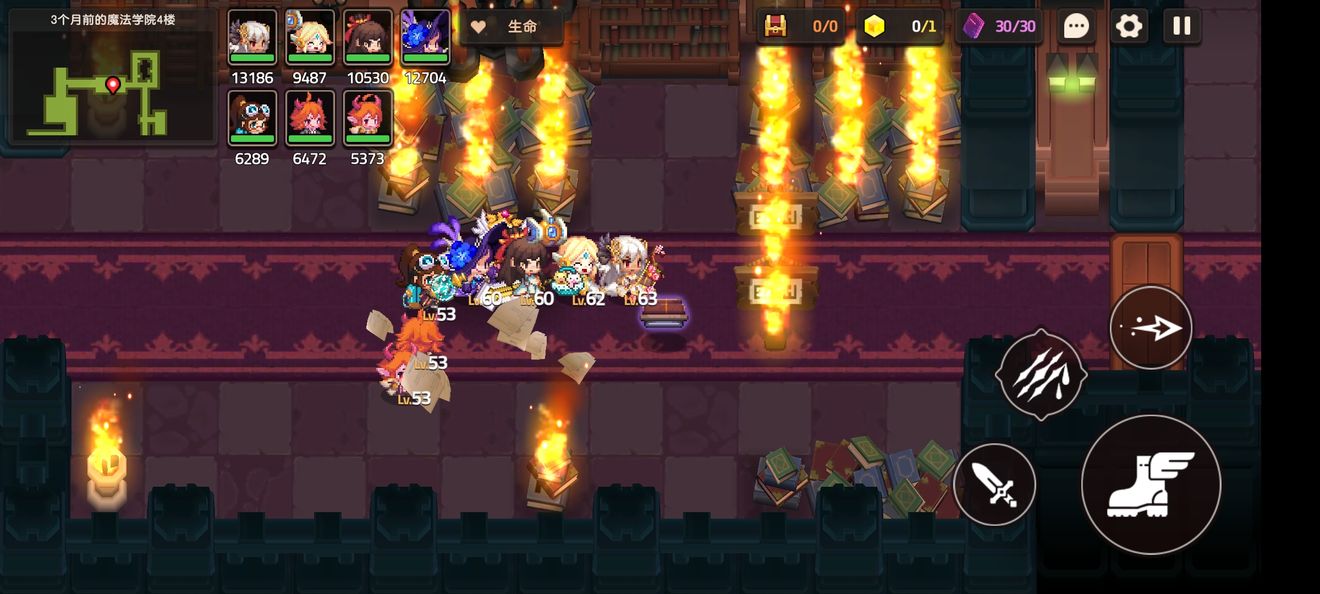Trigger the arrow chain skill button

(x=1151, y=328)
